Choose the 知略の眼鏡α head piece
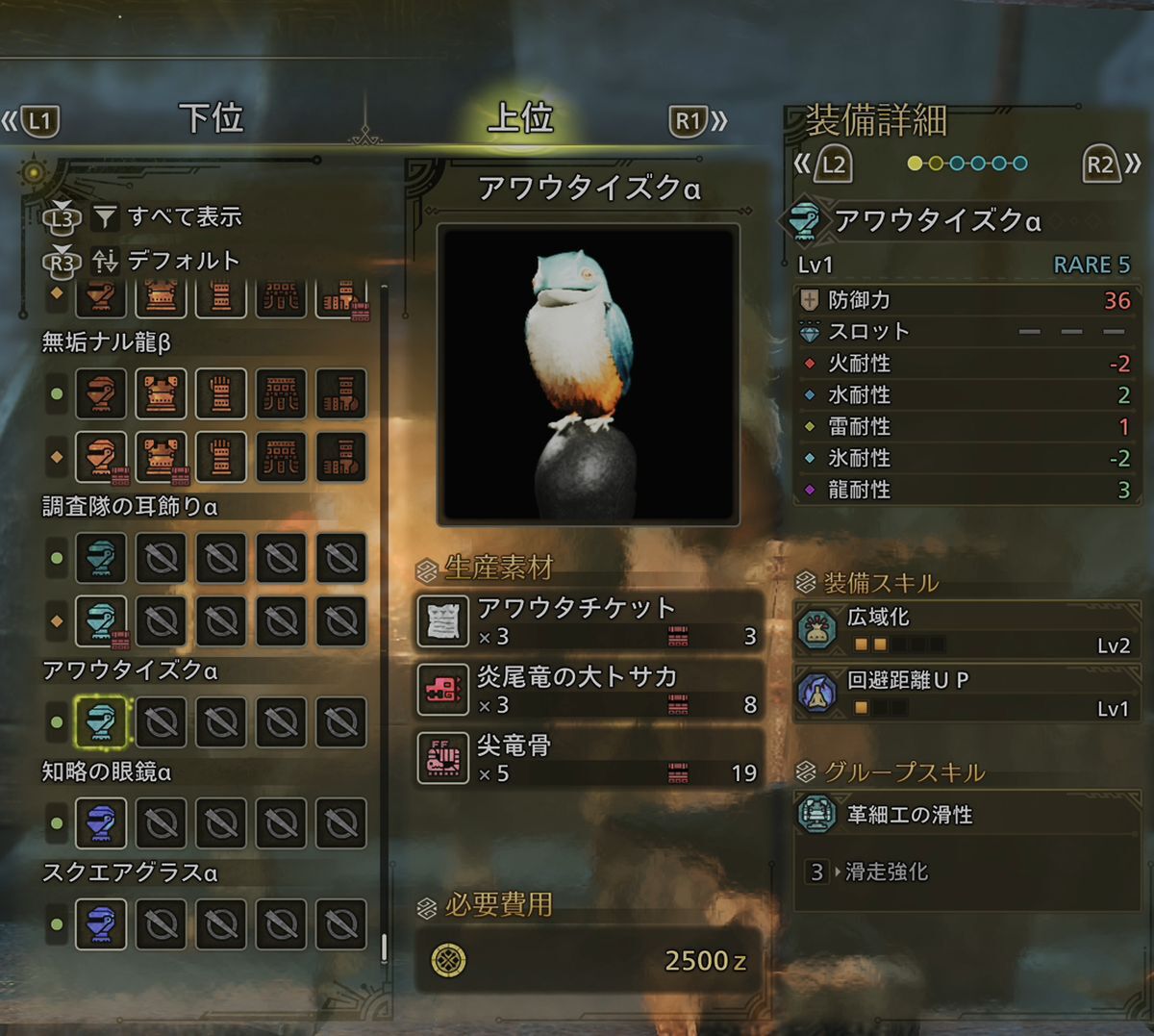1154x1036 pixels. coord(101,823)
